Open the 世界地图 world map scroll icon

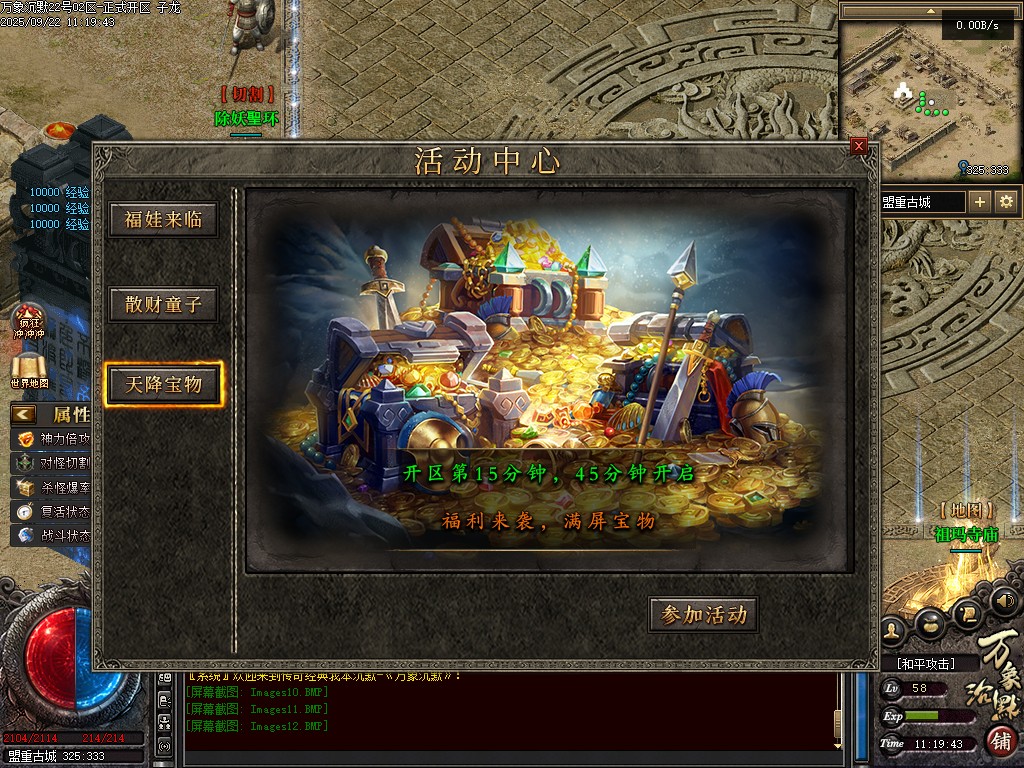pyautogui.click(x=29, y=370)
